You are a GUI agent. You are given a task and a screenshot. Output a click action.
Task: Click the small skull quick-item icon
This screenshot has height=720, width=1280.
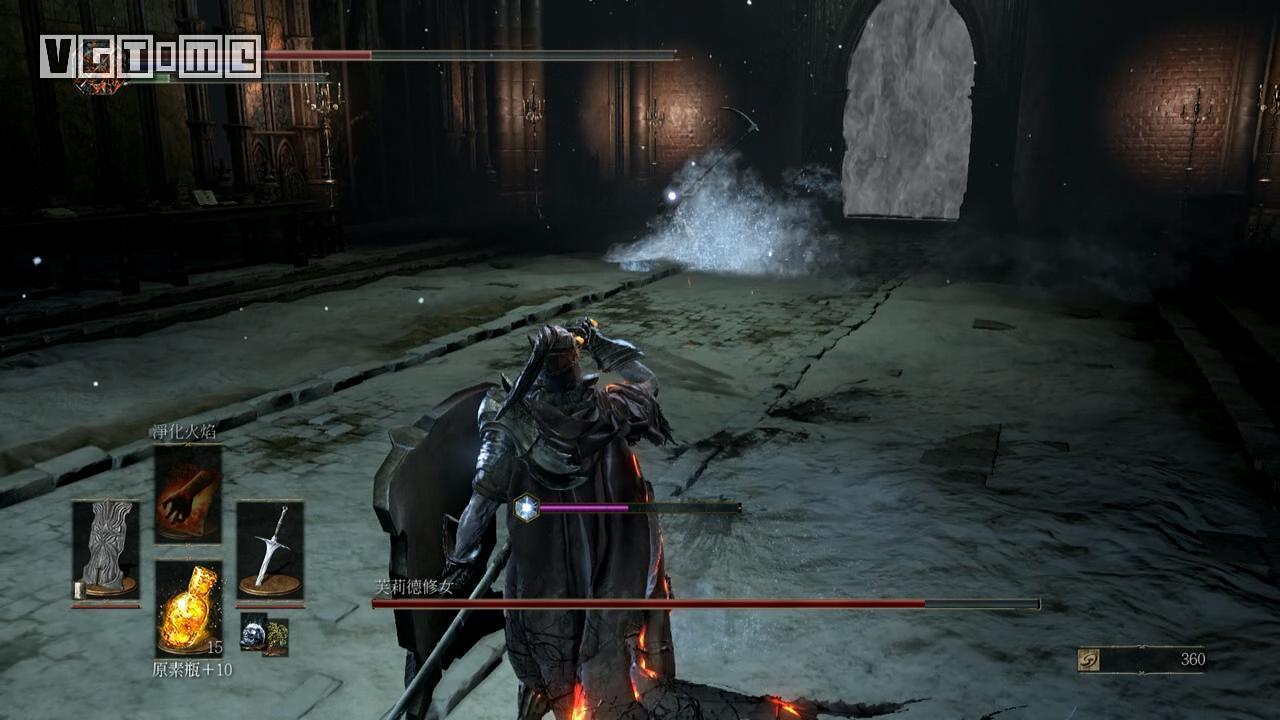[253, 631]
